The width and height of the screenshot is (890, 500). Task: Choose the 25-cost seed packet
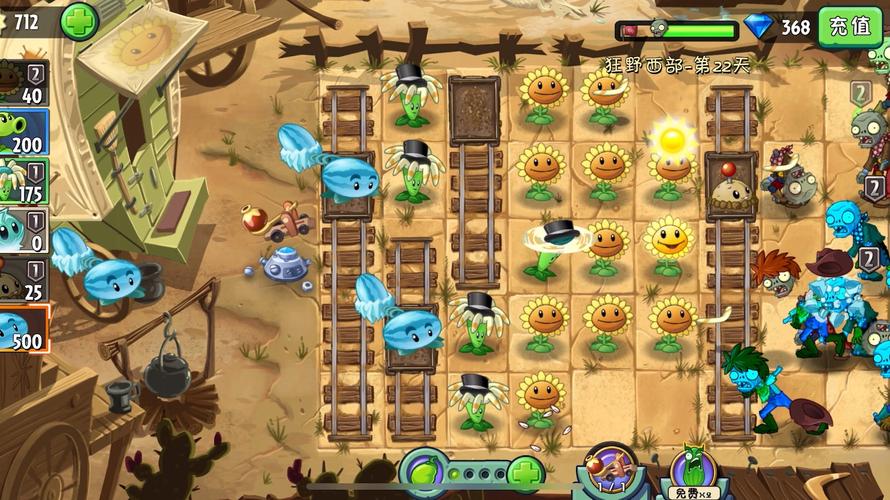tap(23, 279)
